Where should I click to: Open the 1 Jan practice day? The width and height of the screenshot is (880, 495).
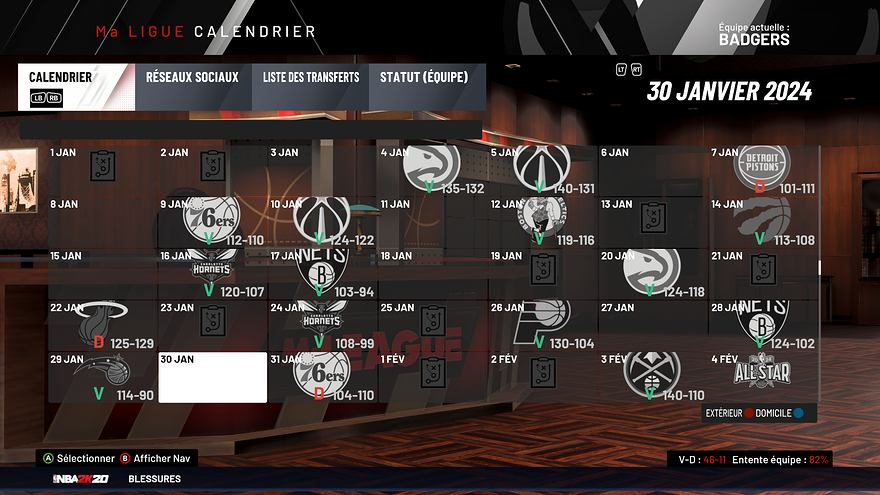coord(103,170)
